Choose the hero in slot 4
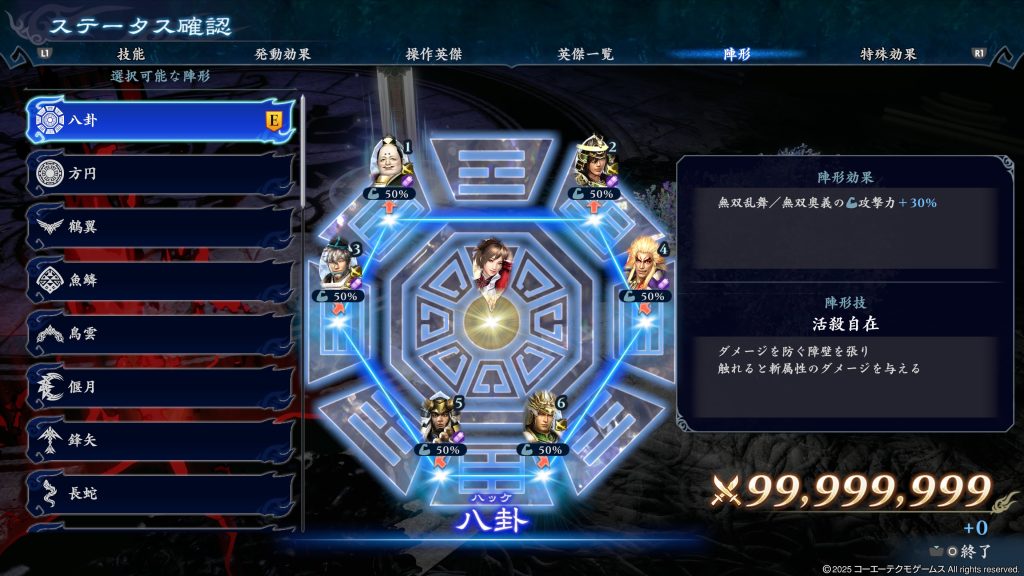Image resolution: width=1024 pixels, height=576 pixels. pos(647,265)
